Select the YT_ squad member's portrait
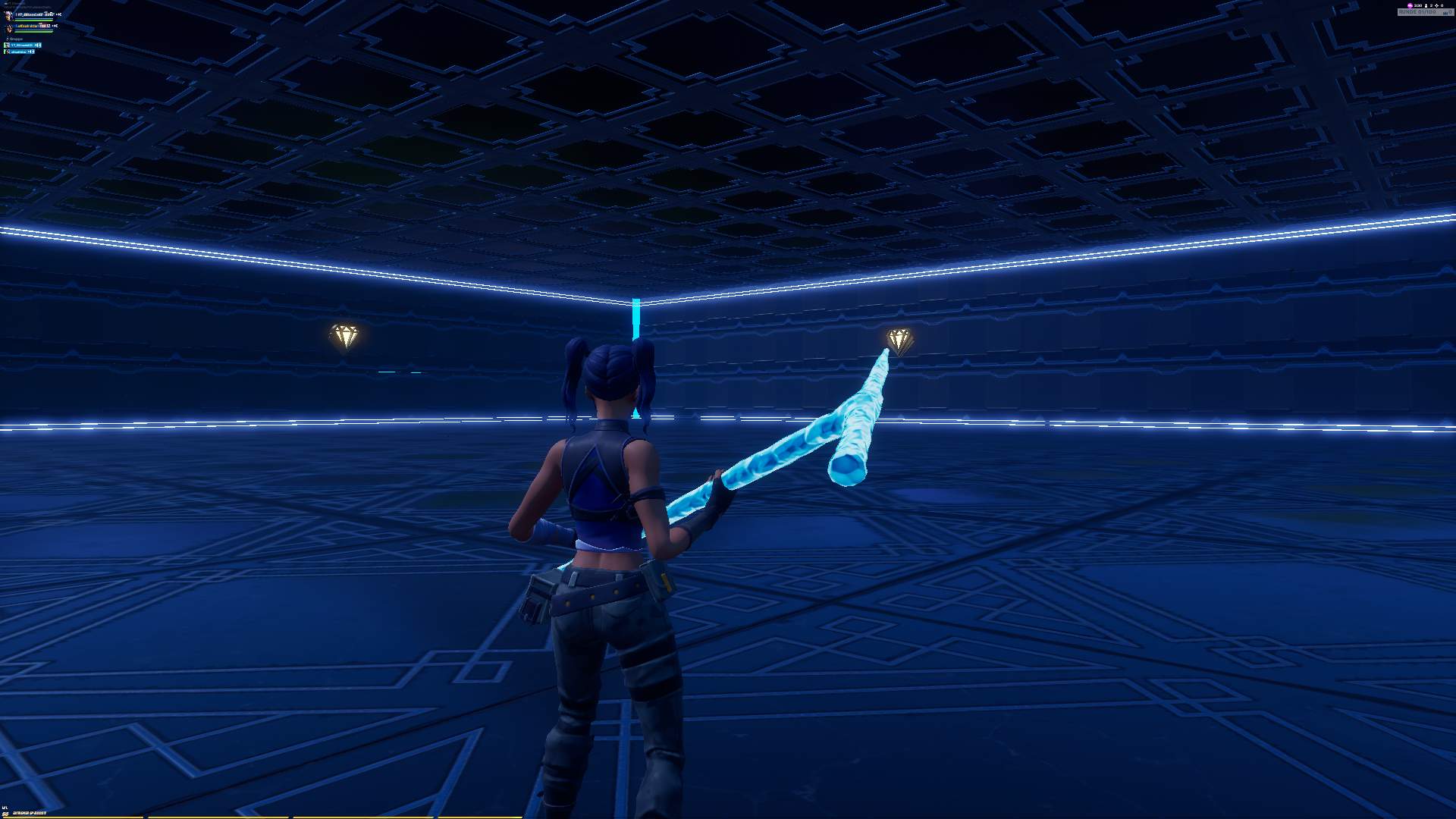The height and width of the screenshot is (819, 1456). tap(8, 15)
